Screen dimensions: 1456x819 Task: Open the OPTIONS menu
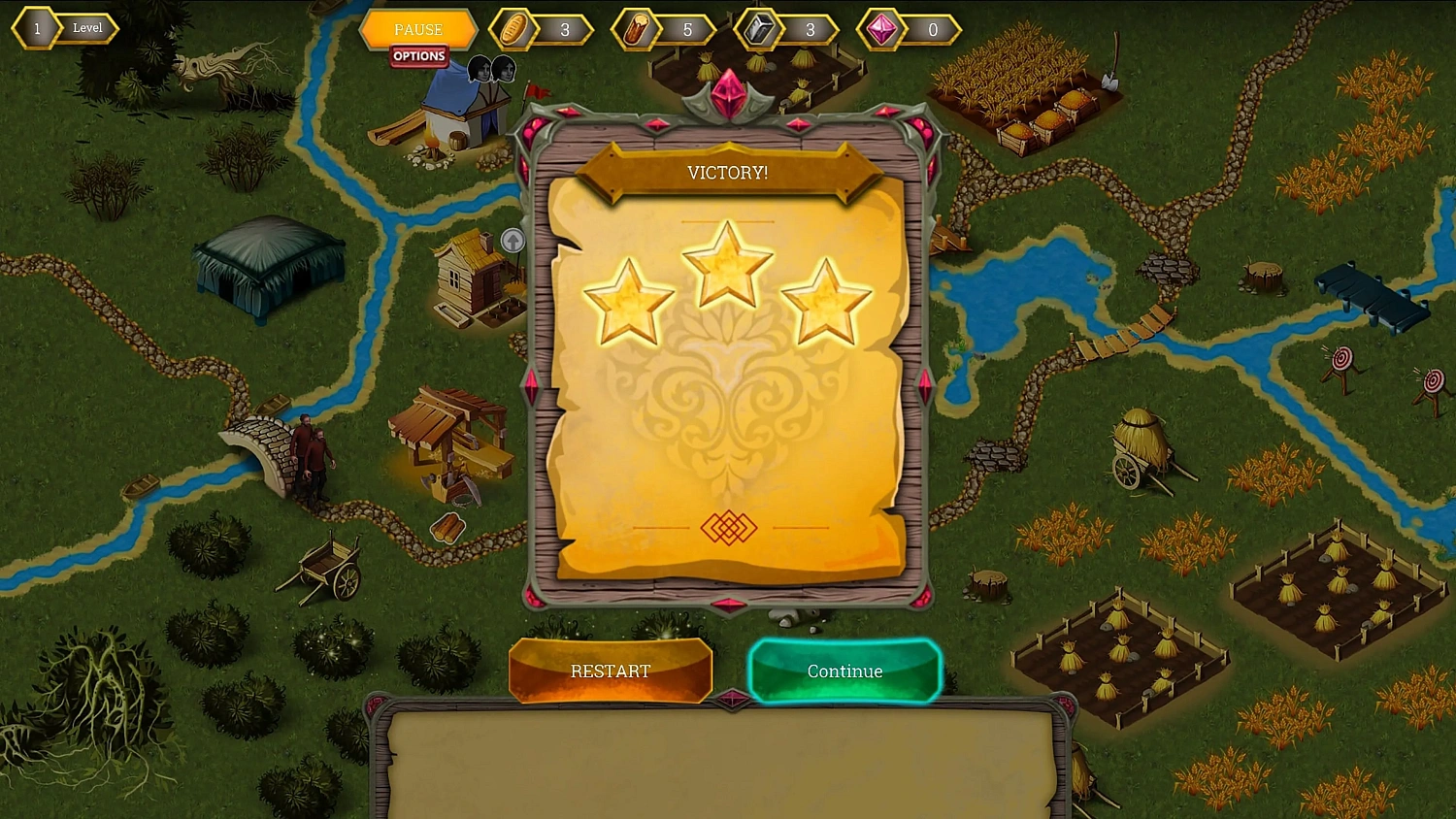tap(418, 56)
